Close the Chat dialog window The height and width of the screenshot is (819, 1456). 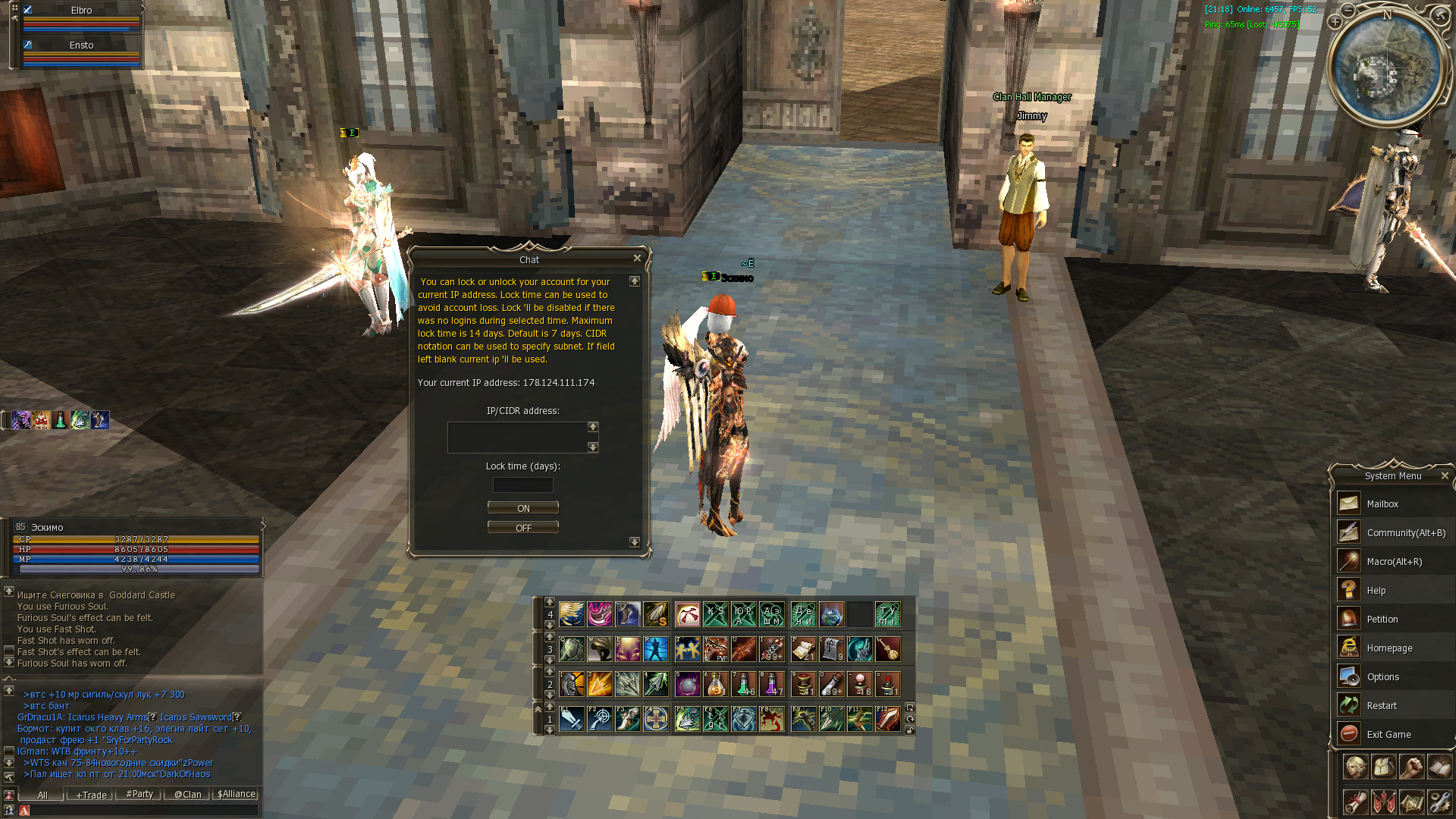pos(637,259)
